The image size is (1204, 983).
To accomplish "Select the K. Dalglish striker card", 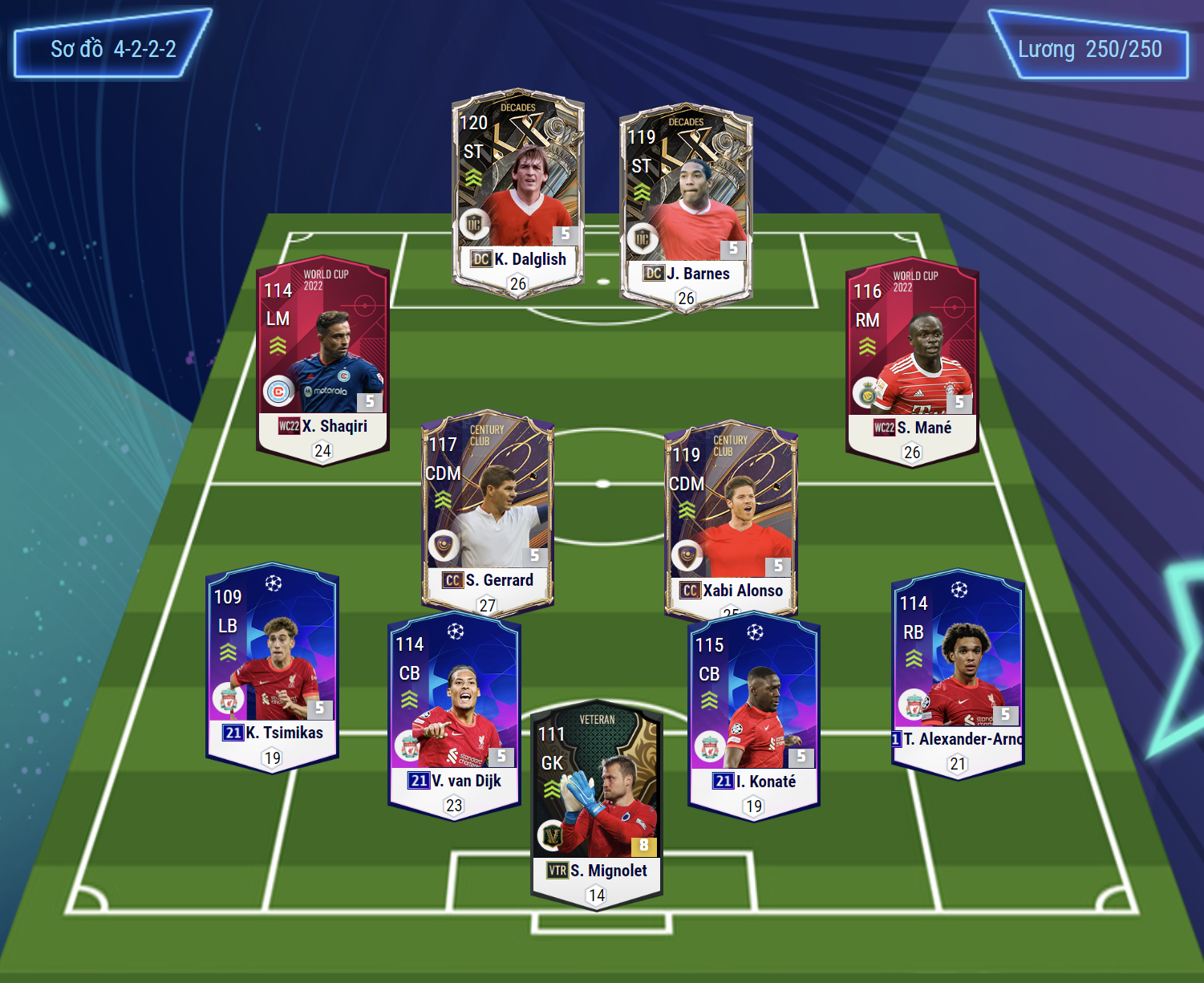I will pyautogui.click(x=517, y=193).
